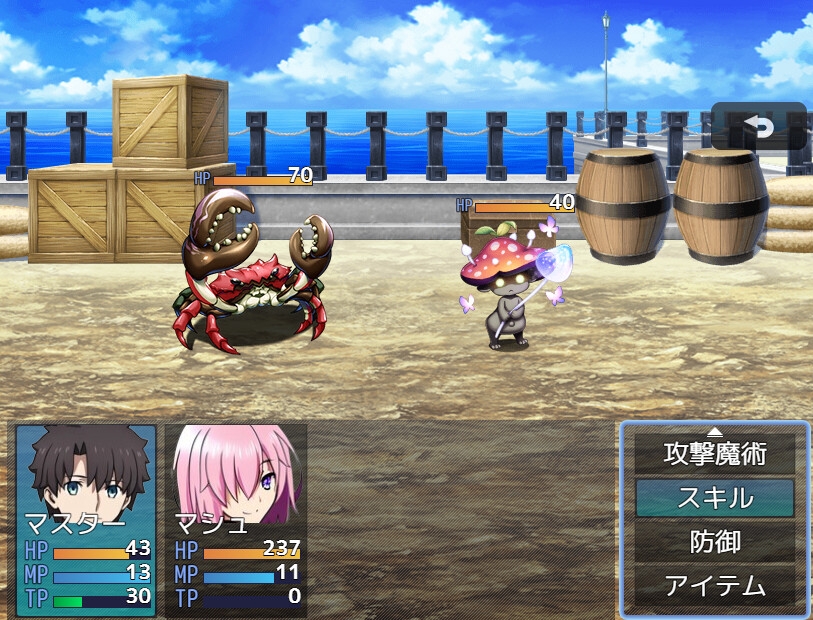The width and height of the screenshot is (813, 620).
Task: Select the 攻撃魔術 command
Action: 714,455
